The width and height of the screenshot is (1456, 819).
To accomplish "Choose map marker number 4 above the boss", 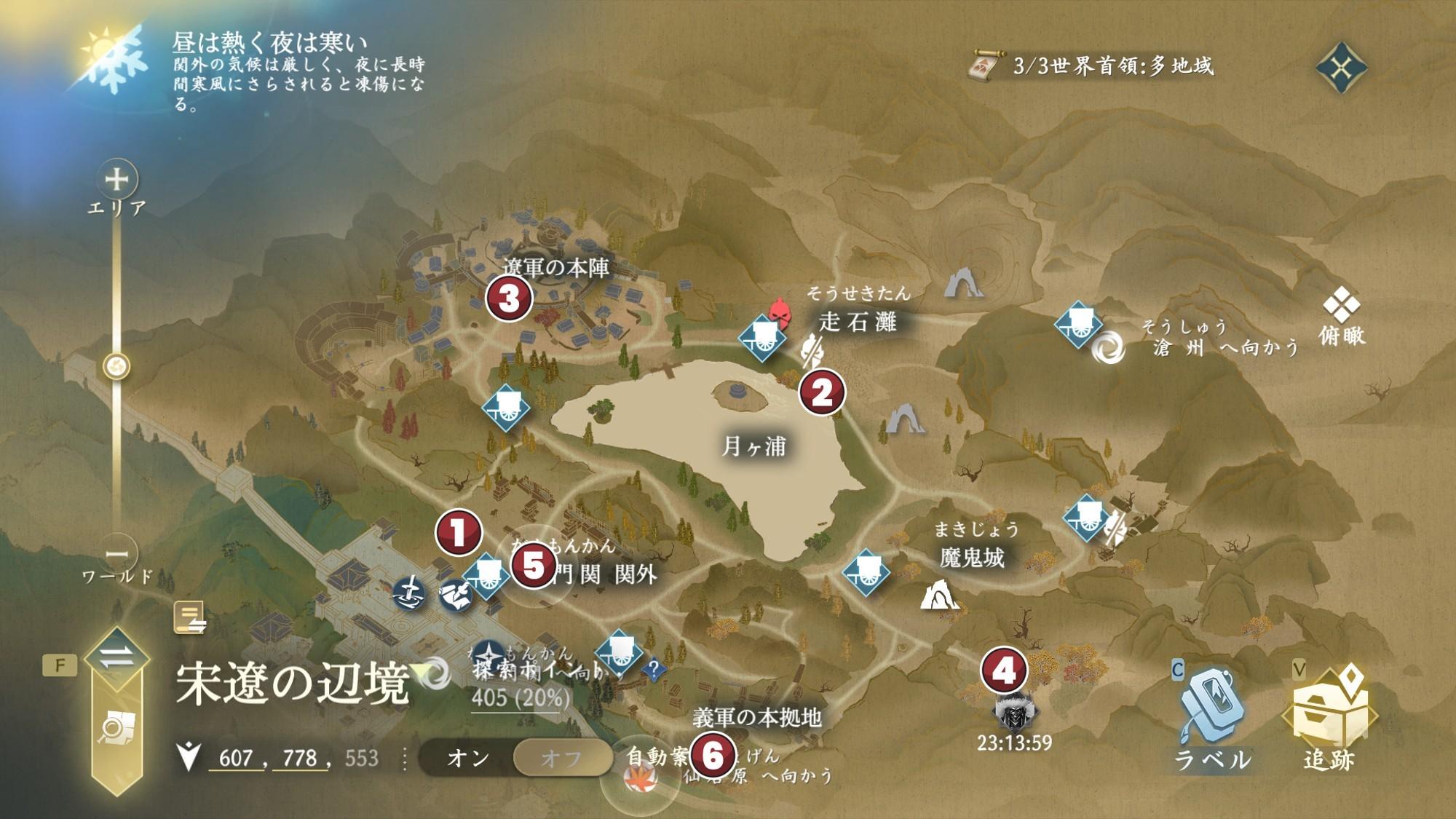I will click(x=1004, y=670).
